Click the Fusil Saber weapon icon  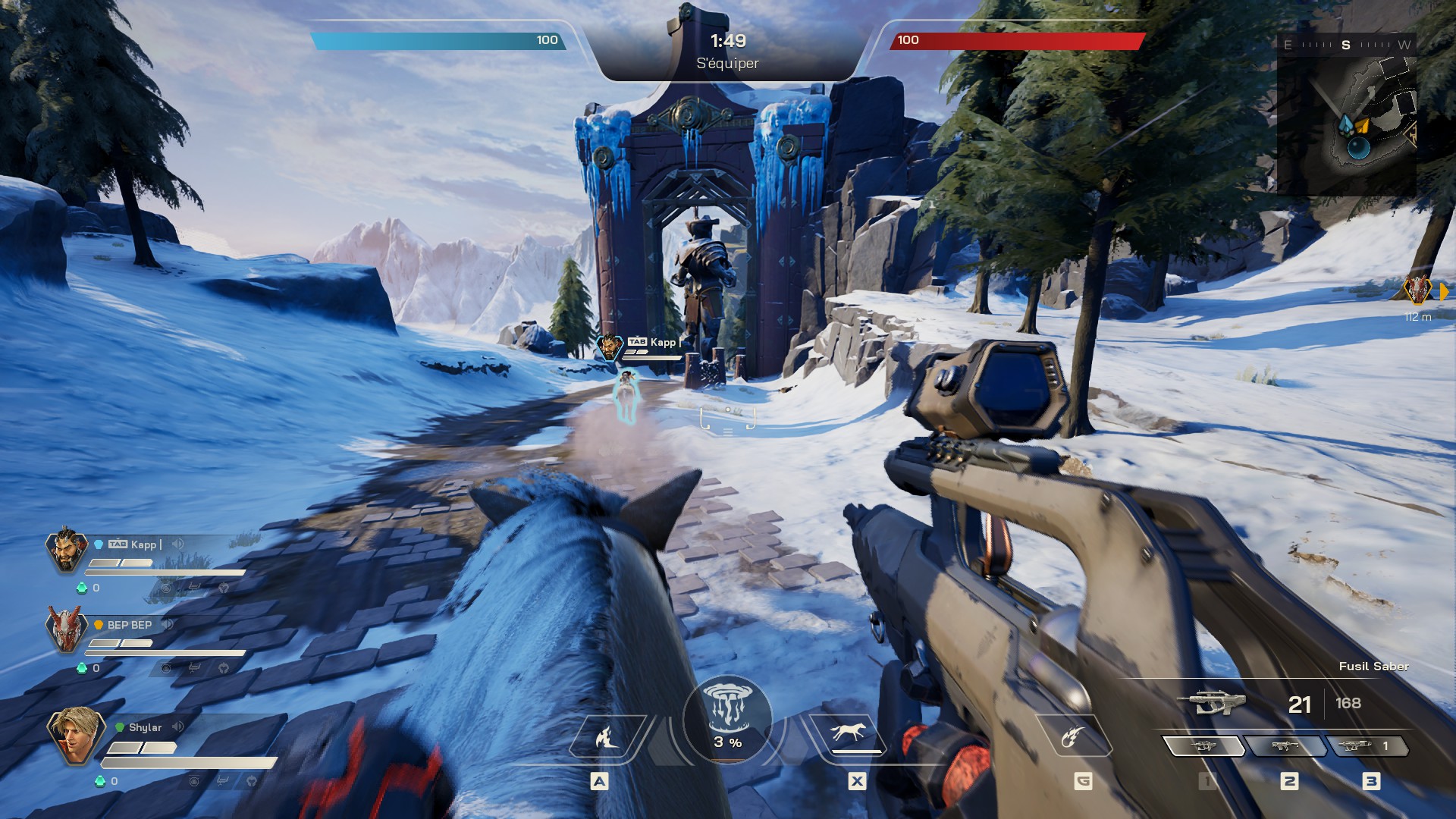(1211, 703)
